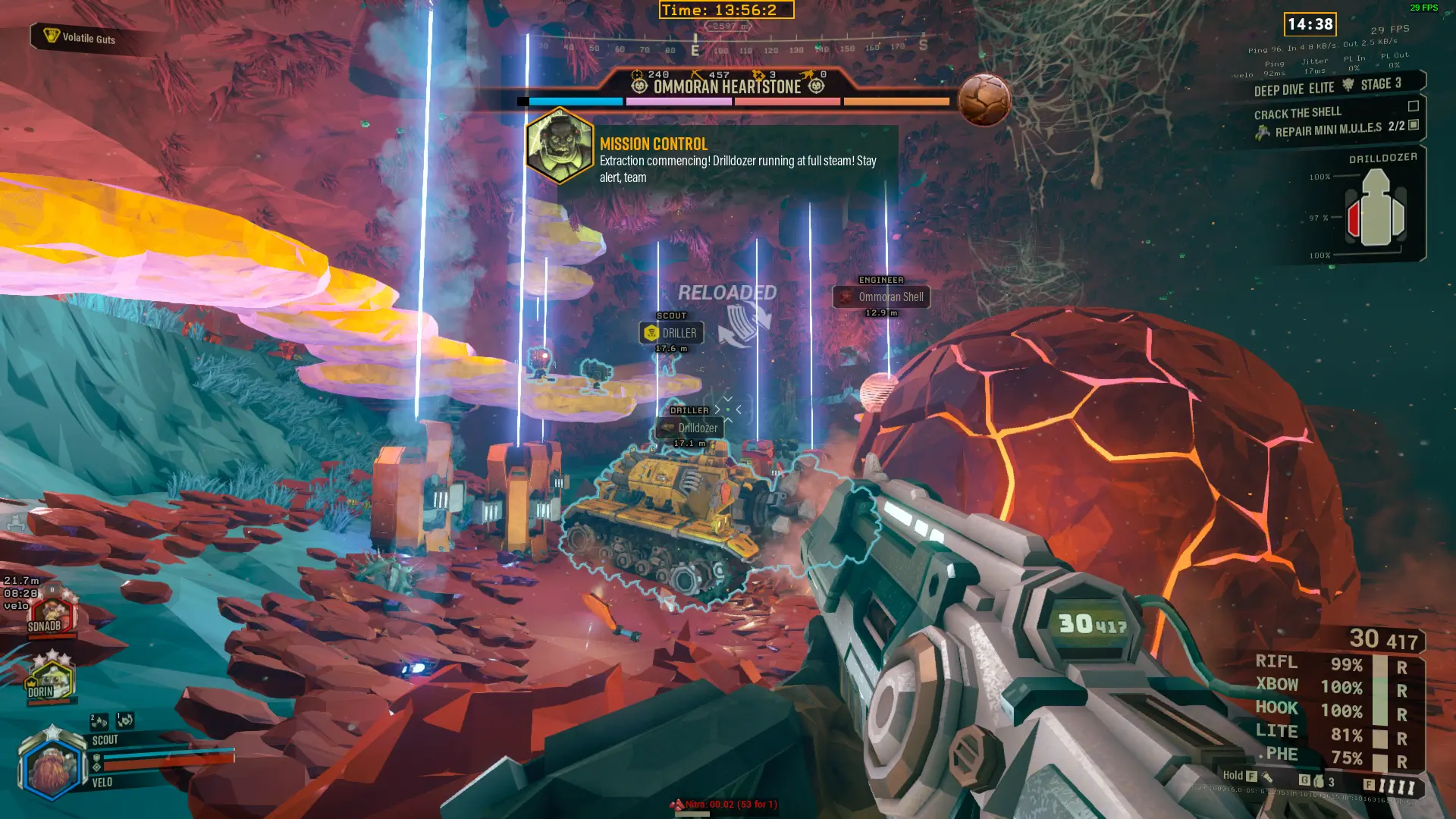Click the Drilldozer waypoint marker
This screenshot has width=1456, height=819.
pyautogui.click(x=689, y=428)
